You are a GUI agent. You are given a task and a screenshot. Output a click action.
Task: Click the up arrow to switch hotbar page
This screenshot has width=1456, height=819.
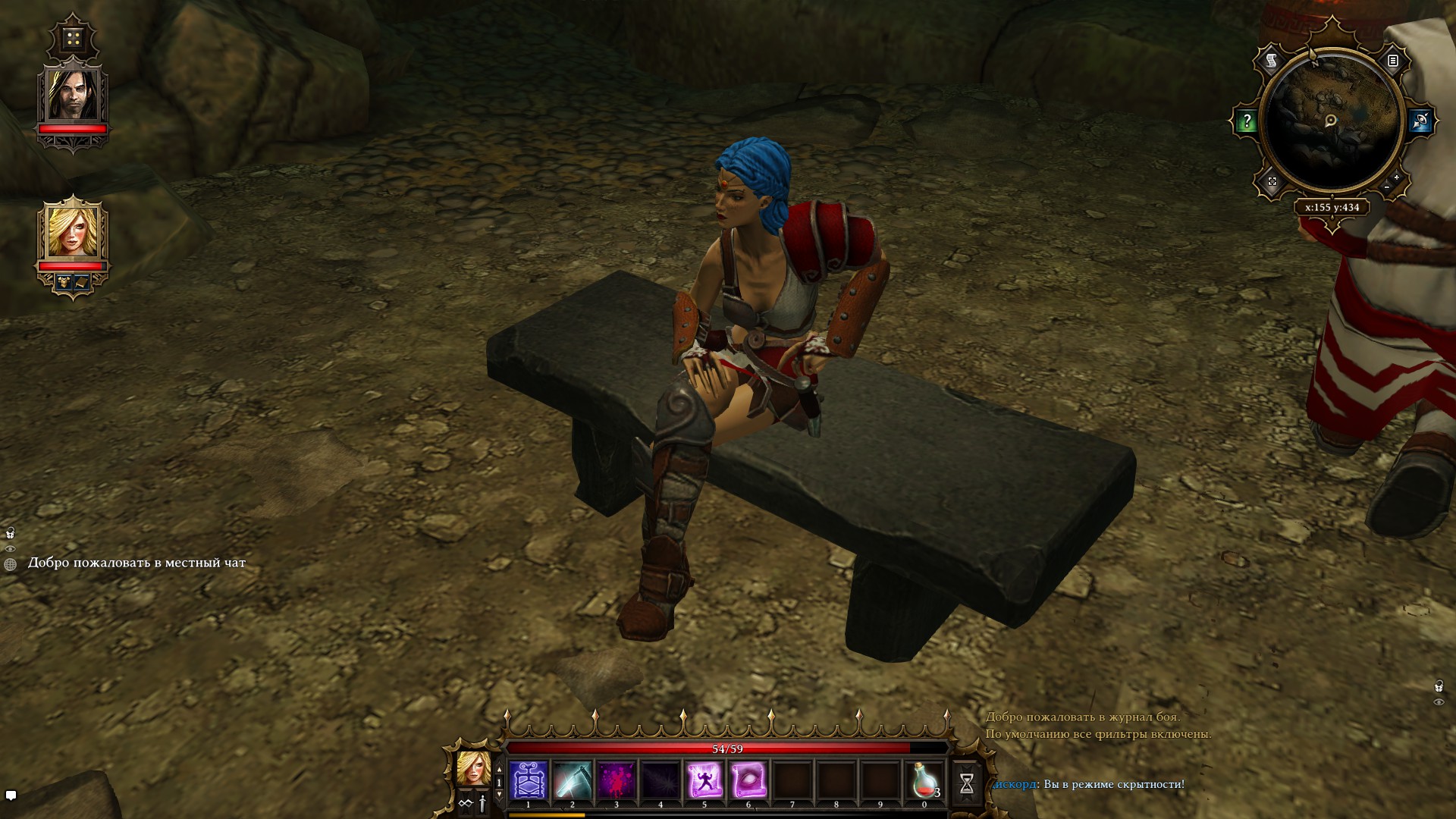[499, 768]
